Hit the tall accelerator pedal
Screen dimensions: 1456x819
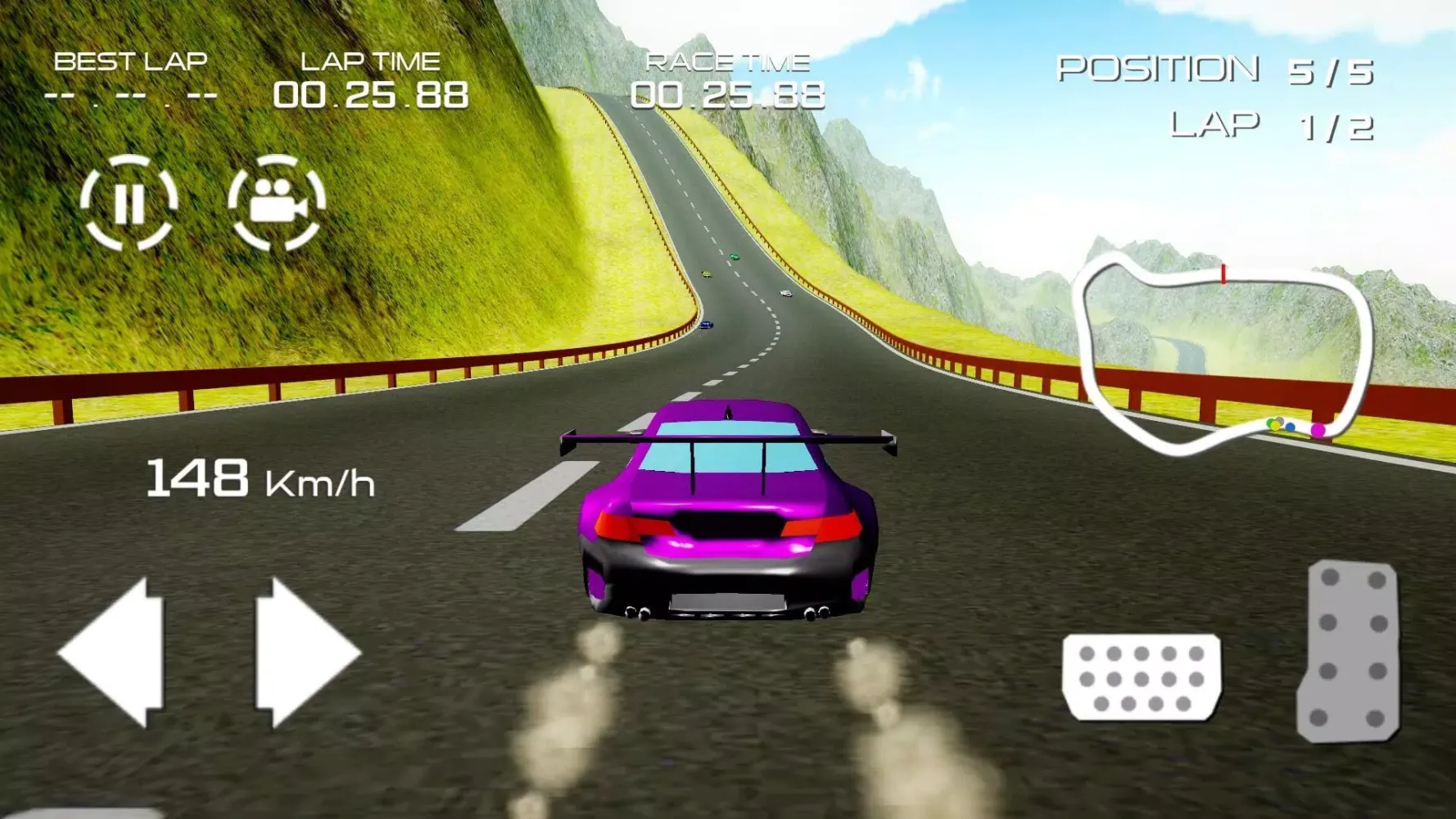pos(1349,651)
